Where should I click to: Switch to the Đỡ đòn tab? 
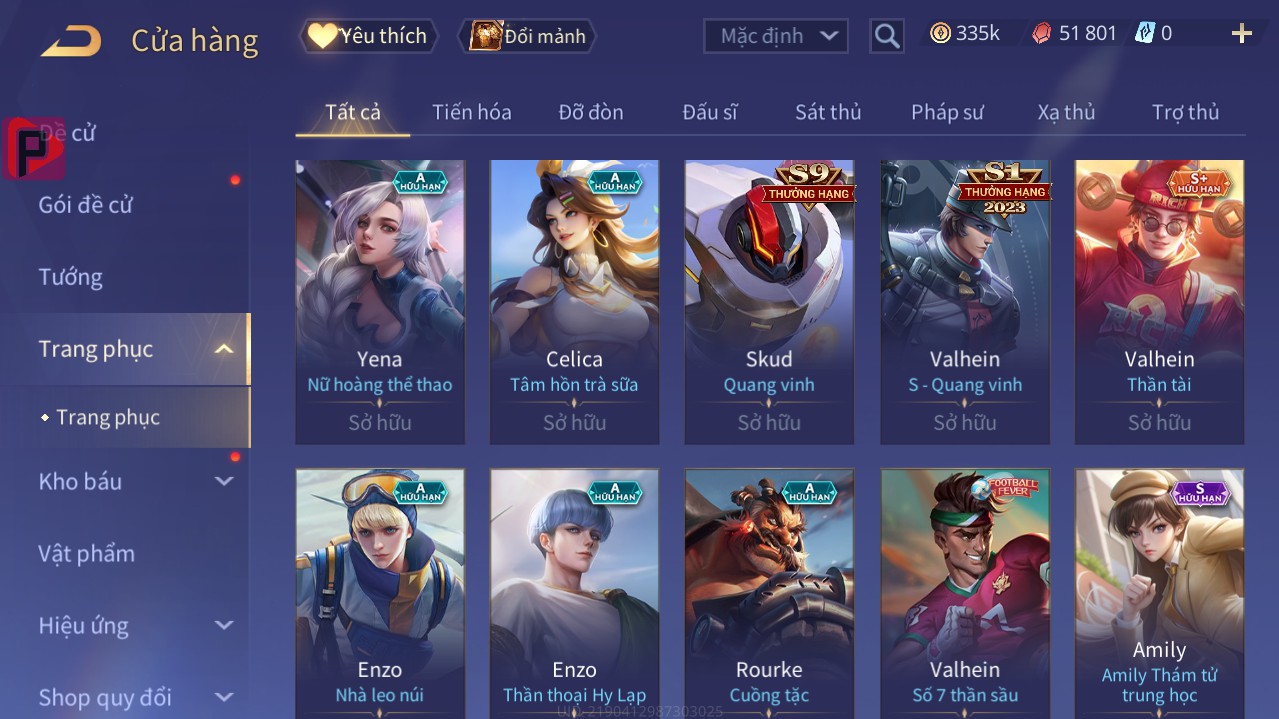590,112
